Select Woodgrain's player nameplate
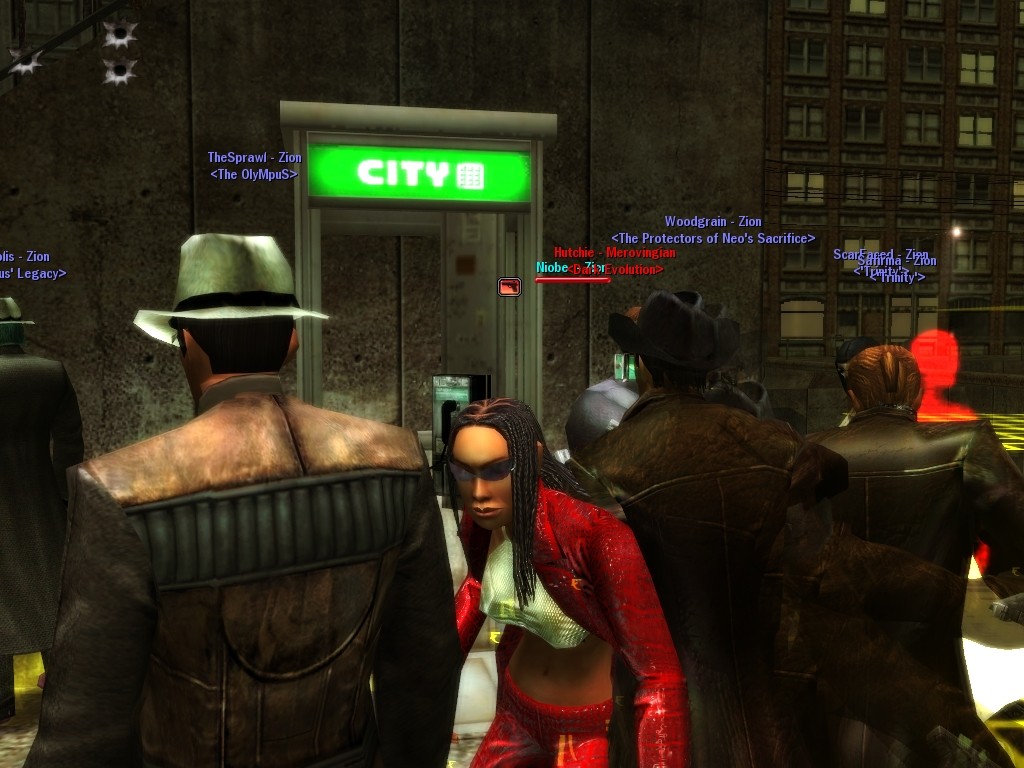 (713, 222)
